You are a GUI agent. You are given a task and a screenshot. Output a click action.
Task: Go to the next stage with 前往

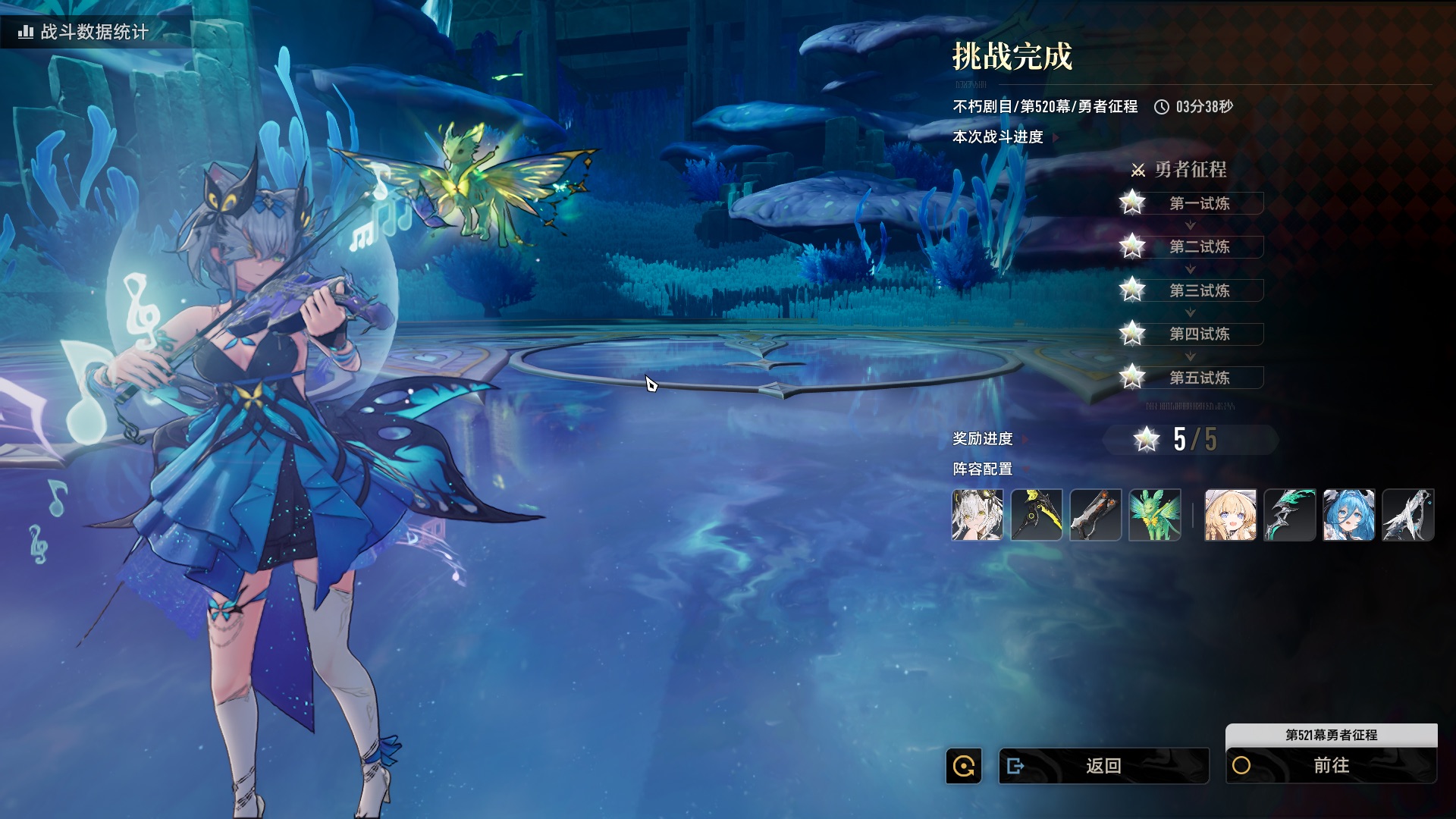click(x=1331, y=766)
